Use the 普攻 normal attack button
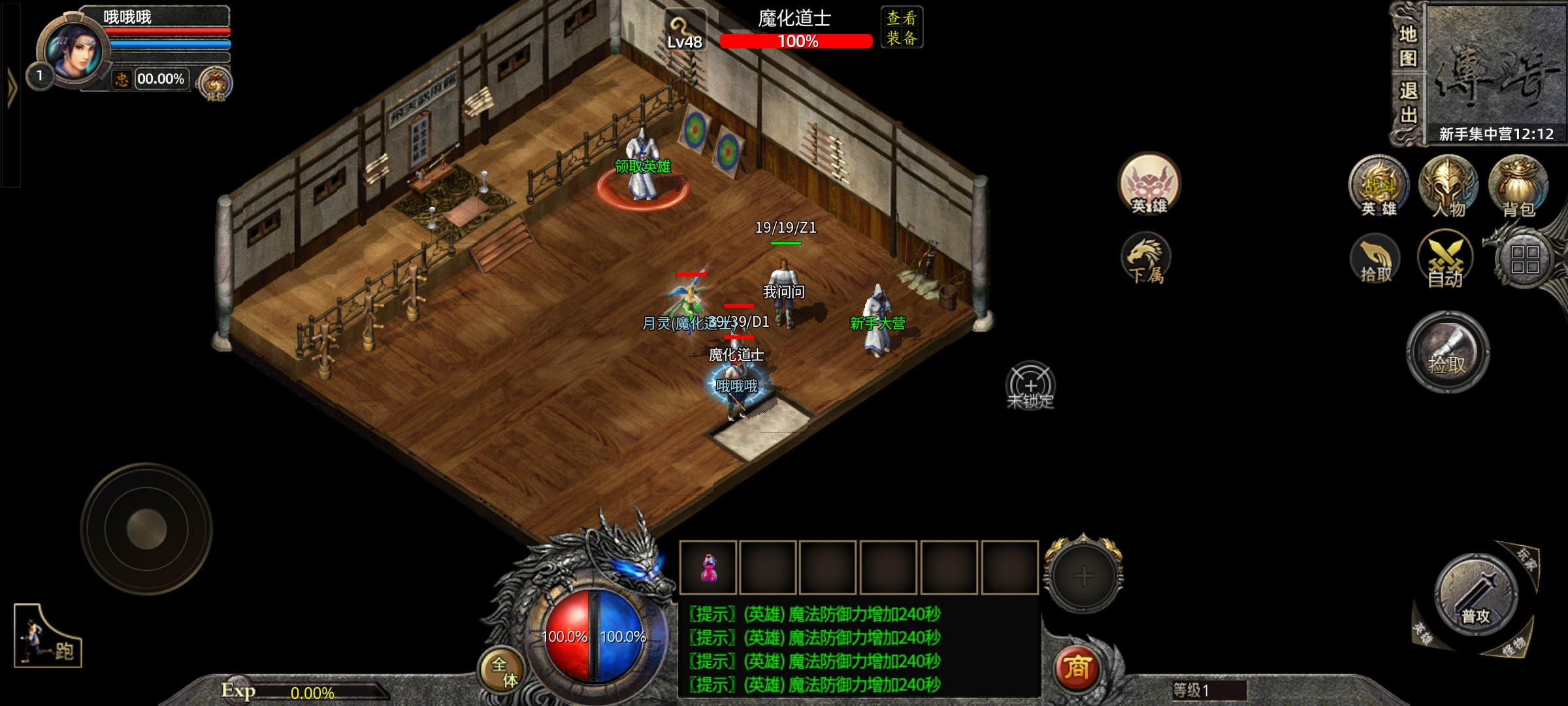This screenshot has width=1568, height=706. click(1477, 595)
